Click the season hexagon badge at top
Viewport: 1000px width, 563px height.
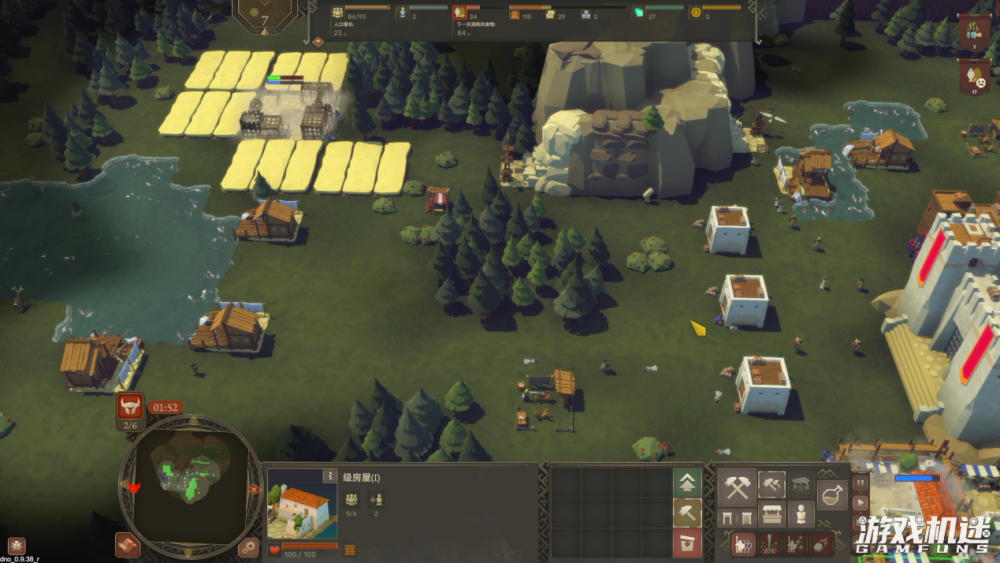(265, 14)
